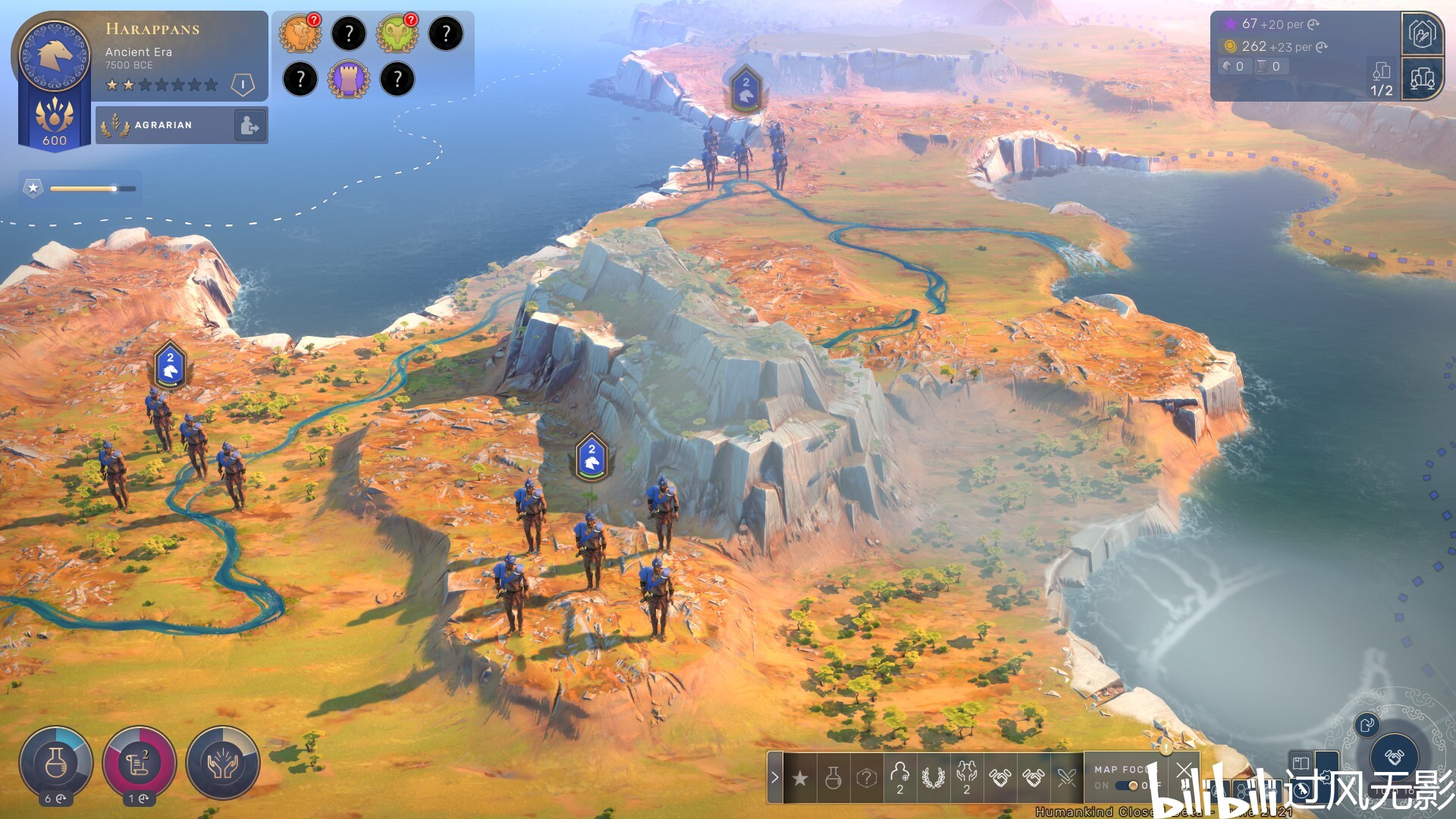
Task: Select the purple tower empire medallion
Action: click(x=349, y=79)
